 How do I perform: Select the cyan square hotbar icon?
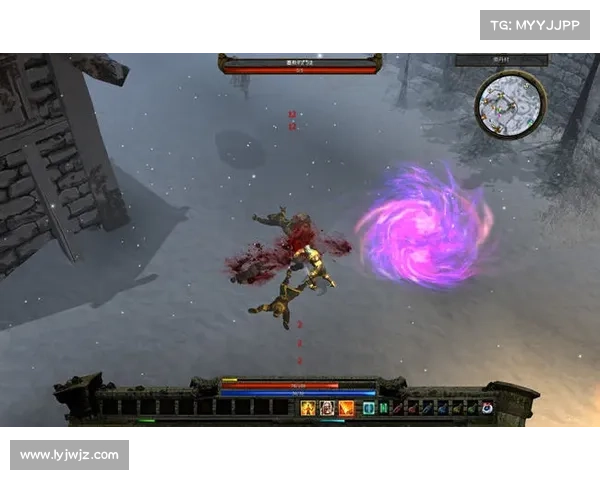coord(369,408)
